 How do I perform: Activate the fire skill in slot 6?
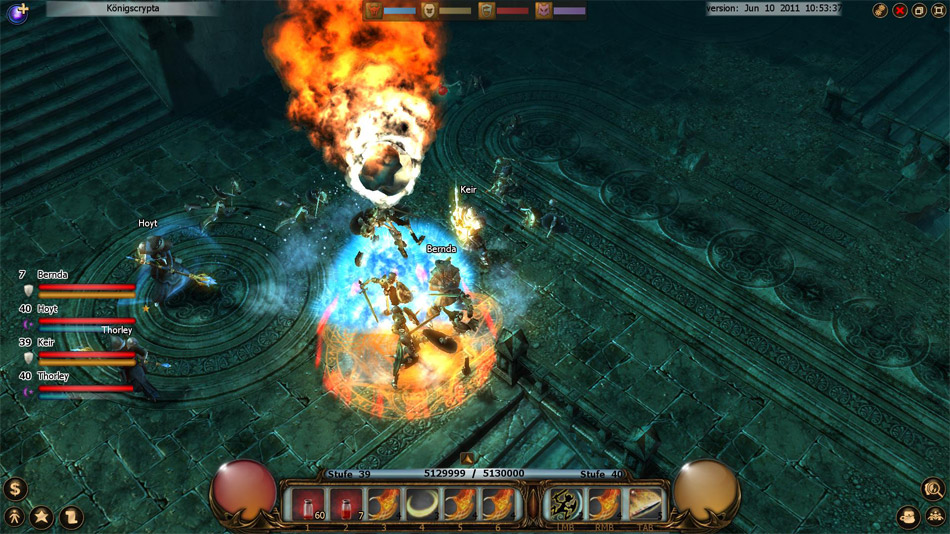[498, 505]
